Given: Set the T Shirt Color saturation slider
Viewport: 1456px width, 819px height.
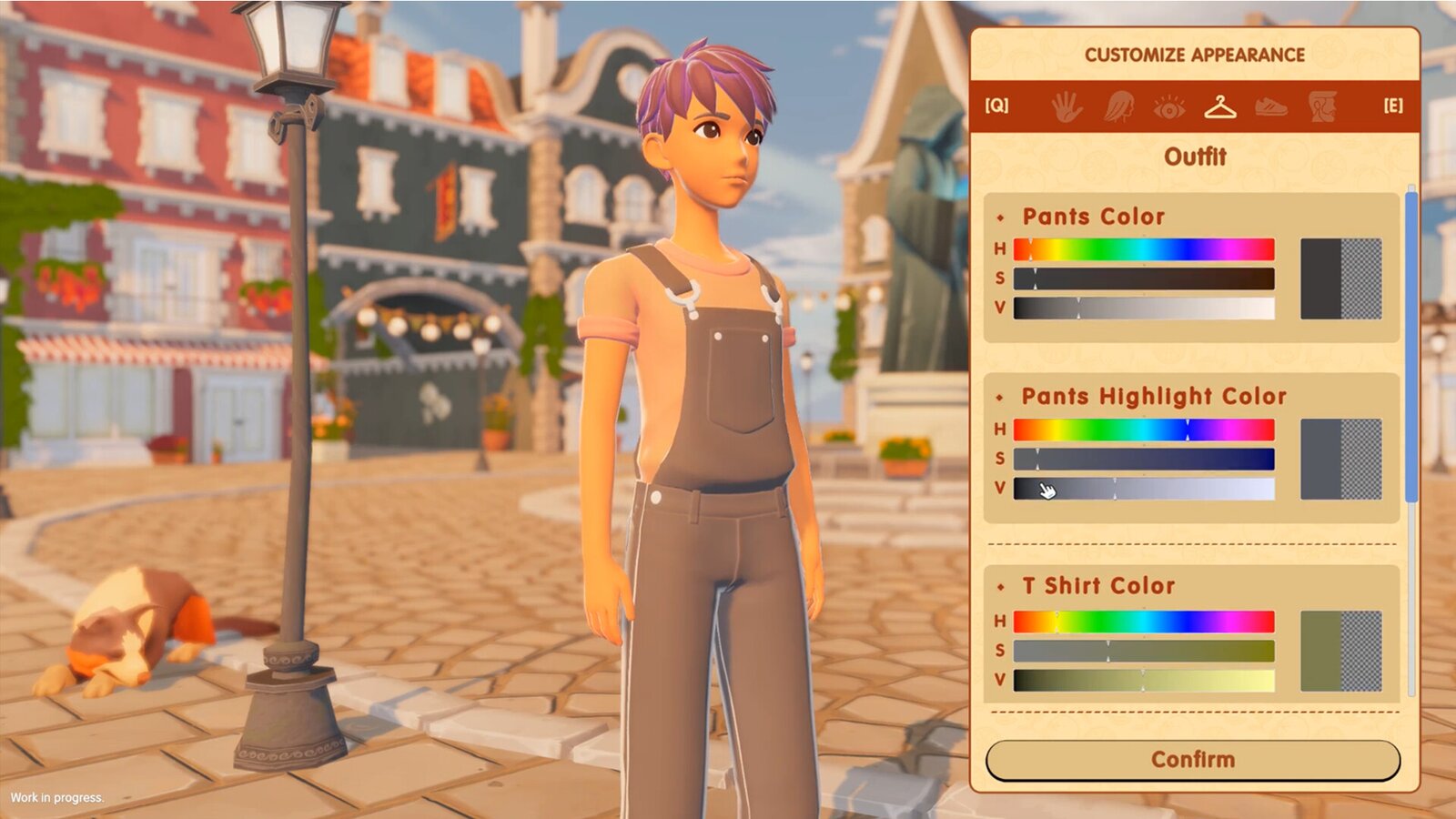Looking at the screenshot, I should pos(1144,651).
